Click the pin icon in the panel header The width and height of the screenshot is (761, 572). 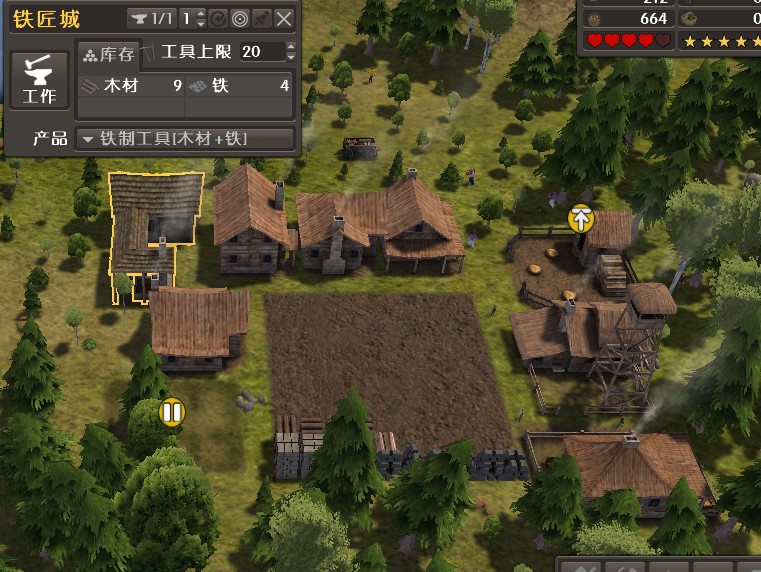[262, 18]
